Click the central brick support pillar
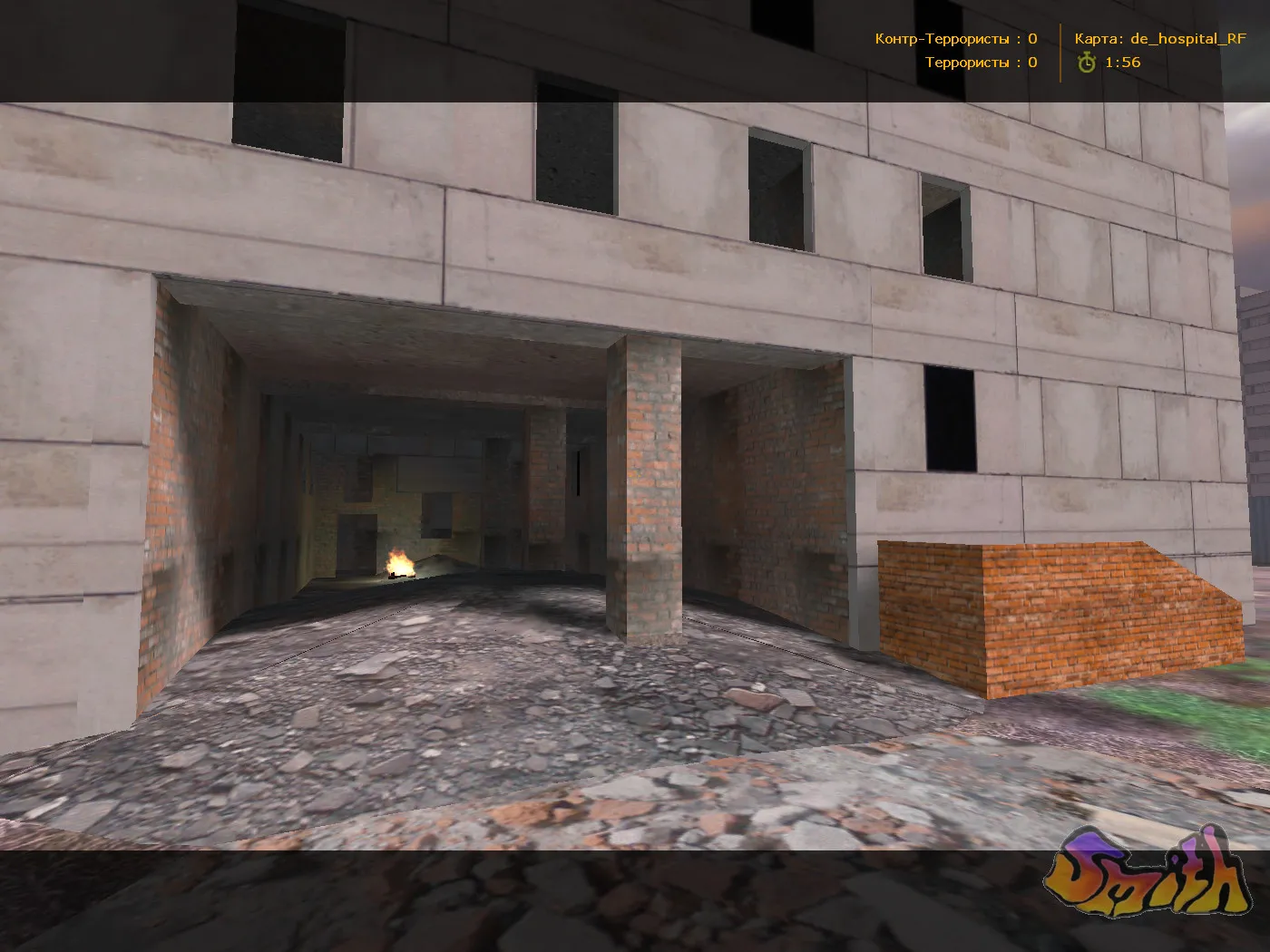This screenshot has width=1270, height=952. coord(649,490)
